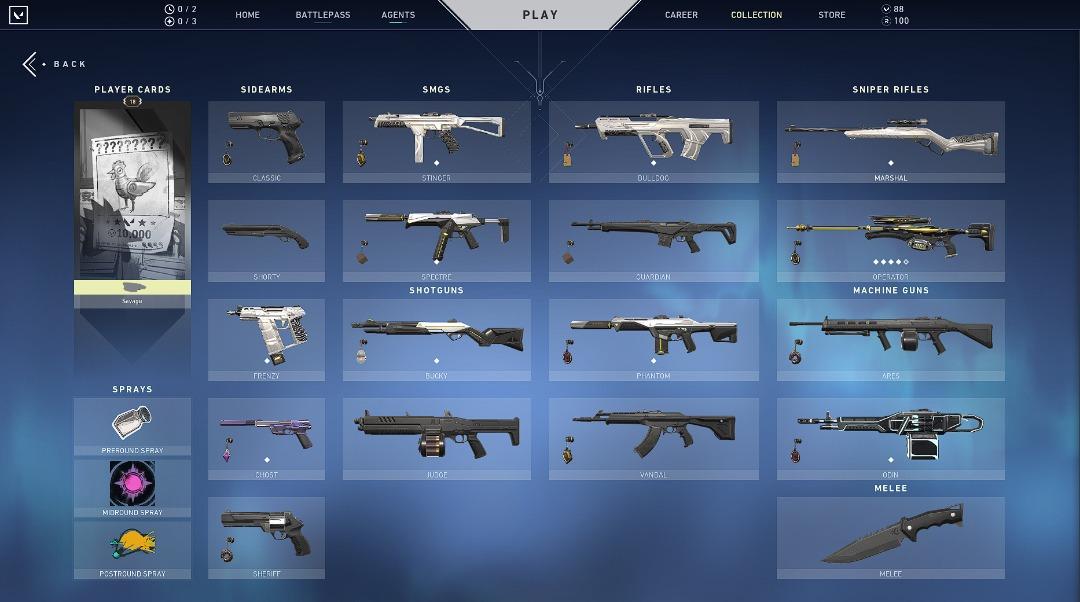Select the Melee knife tile
This screenshot has width=1080, height=602.
(890, 537)
